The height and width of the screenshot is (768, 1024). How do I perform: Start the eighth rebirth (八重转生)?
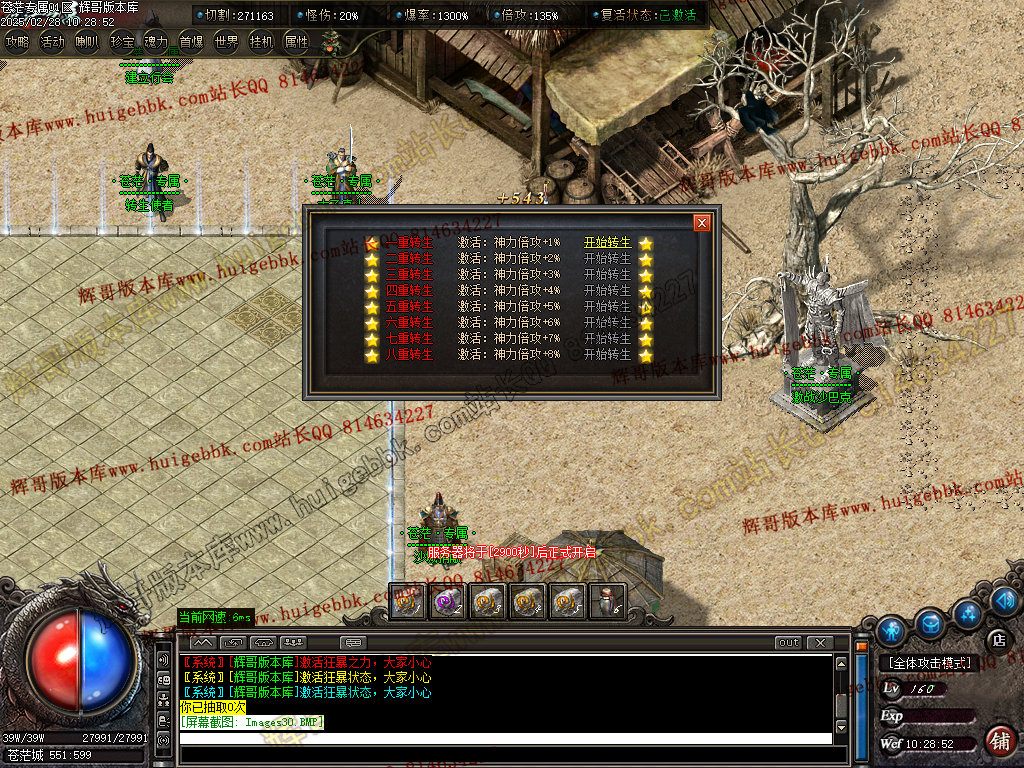click(x=608, y=355)
